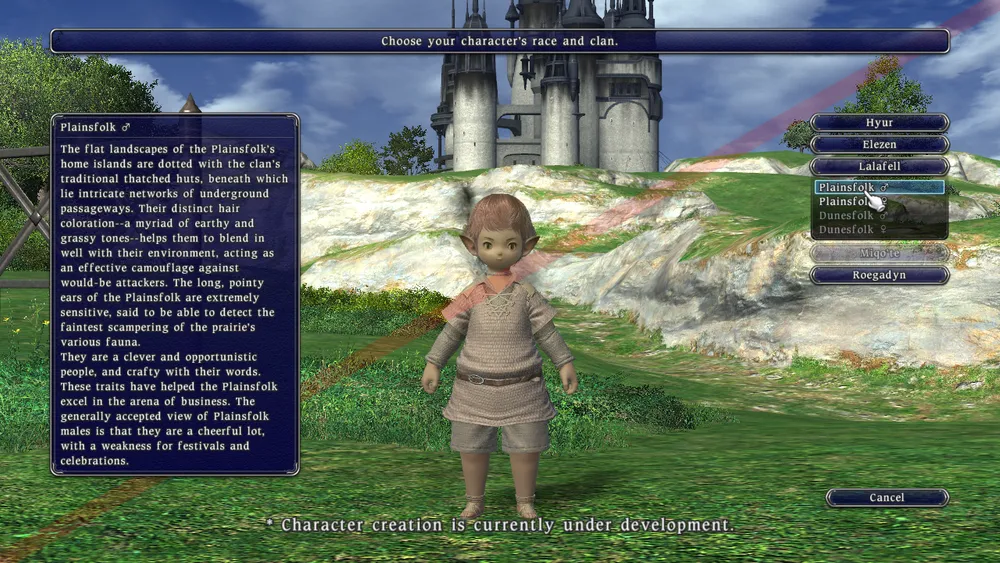This screenshot has height=563, width=1000.
Task: Choose the Dunesfolk male clan entry
Action: (x=852, y=216)
